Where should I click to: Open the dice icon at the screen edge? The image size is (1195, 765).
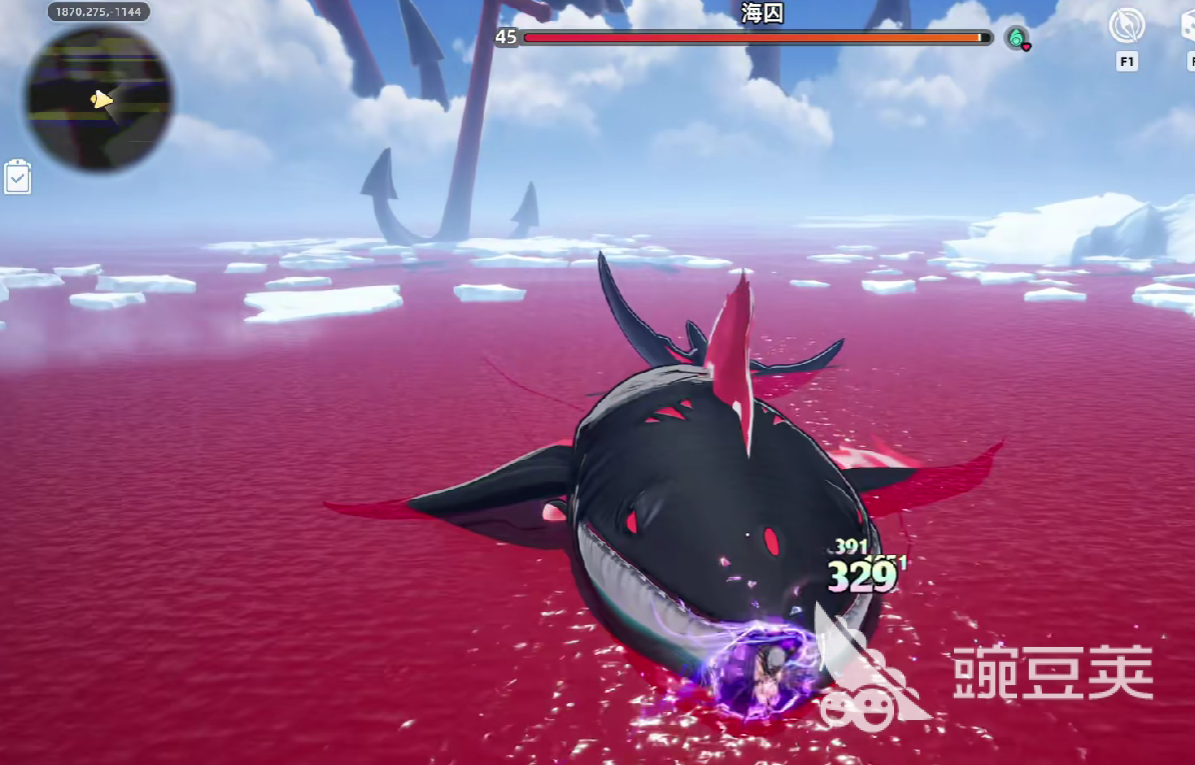pos(1188,27)
